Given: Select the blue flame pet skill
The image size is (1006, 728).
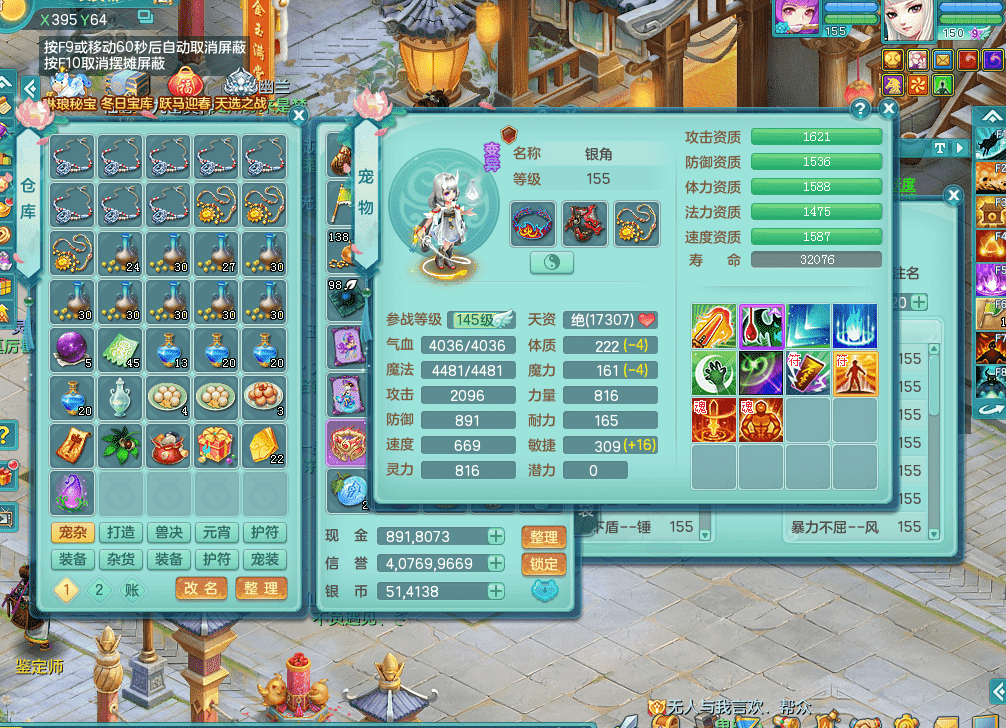Looking at the screenshot, I should tap(855, 326).
